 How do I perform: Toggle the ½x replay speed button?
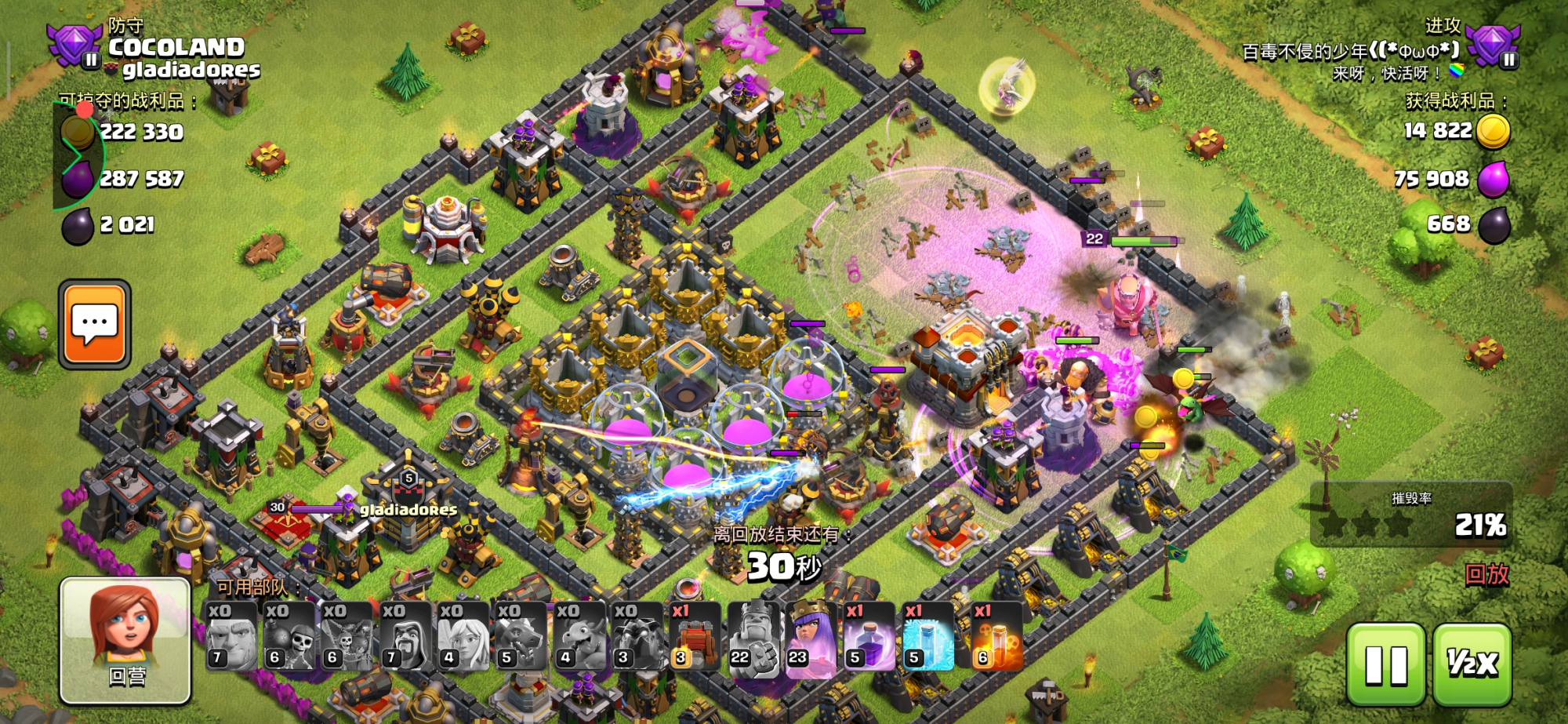coord(1472,664)
